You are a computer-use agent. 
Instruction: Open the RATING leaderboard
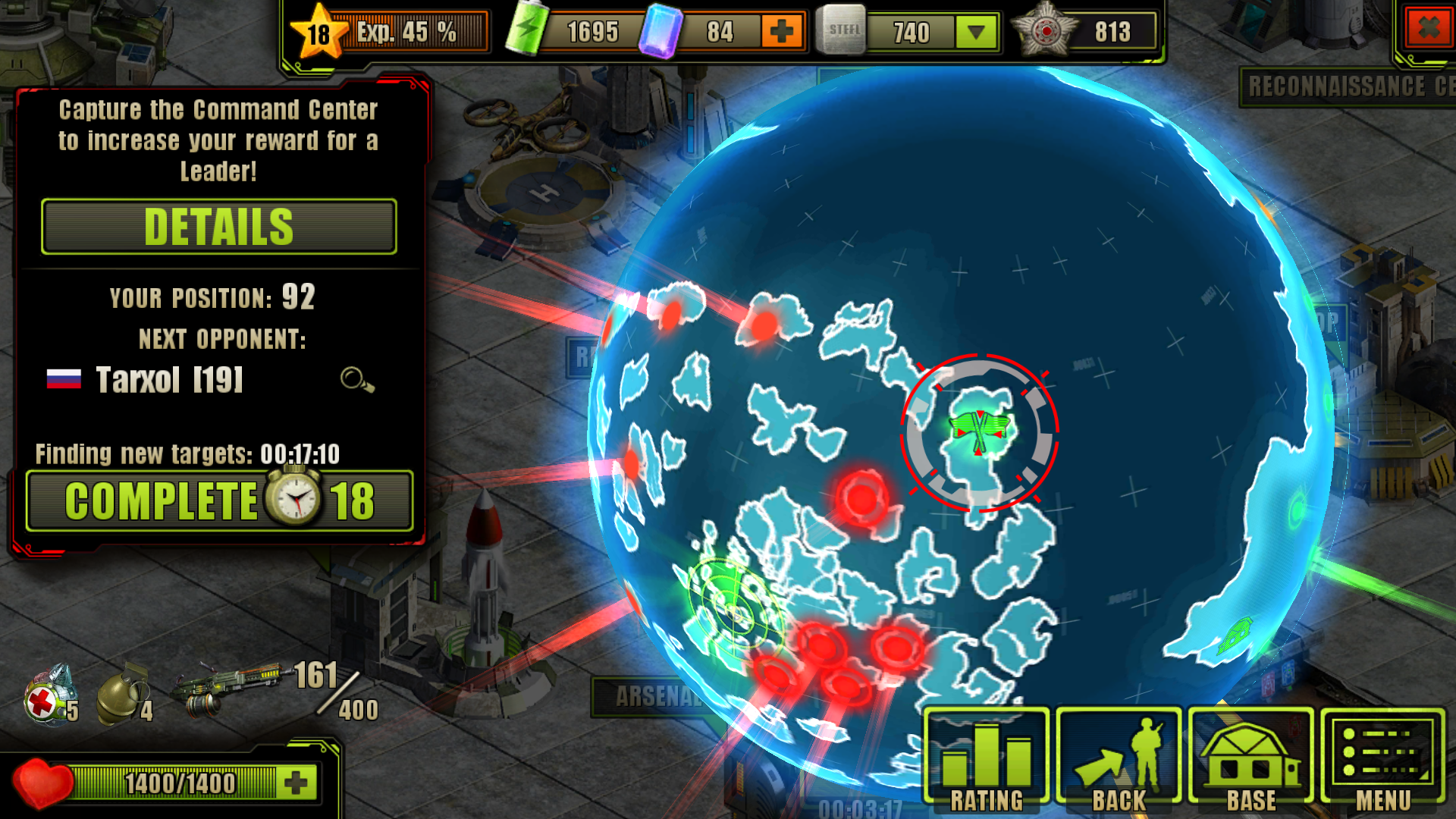point(987,758)
